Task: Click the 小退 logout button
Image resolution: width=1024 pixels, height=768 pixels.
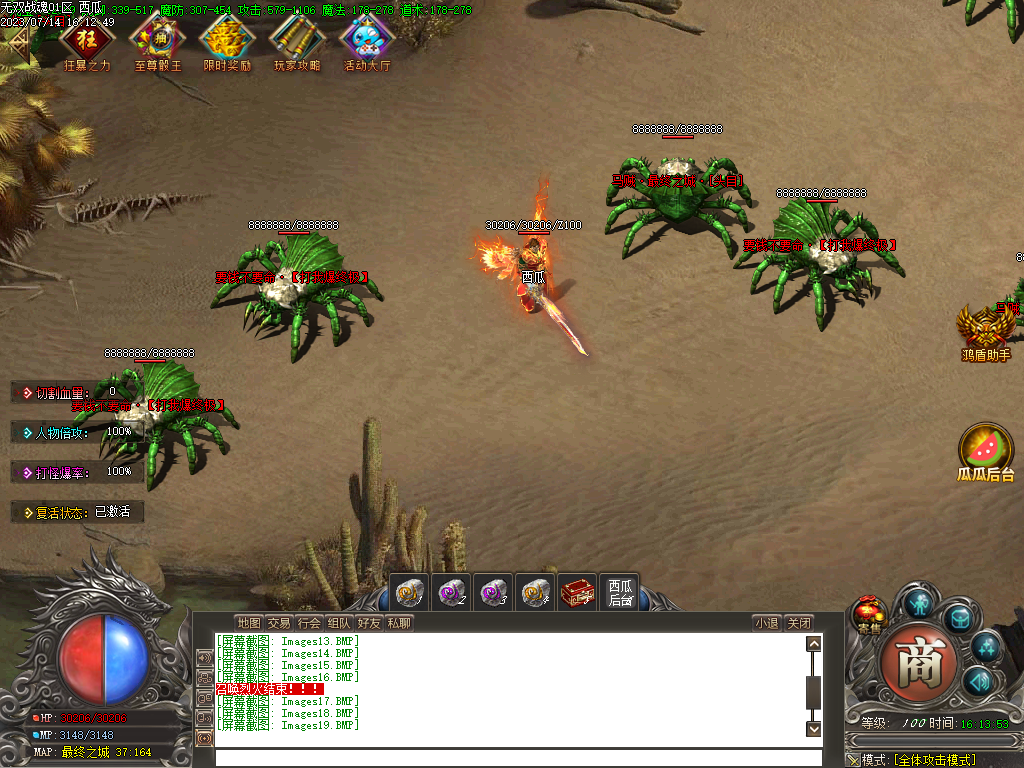Action: pyautogui.click(x=767, y=623)
